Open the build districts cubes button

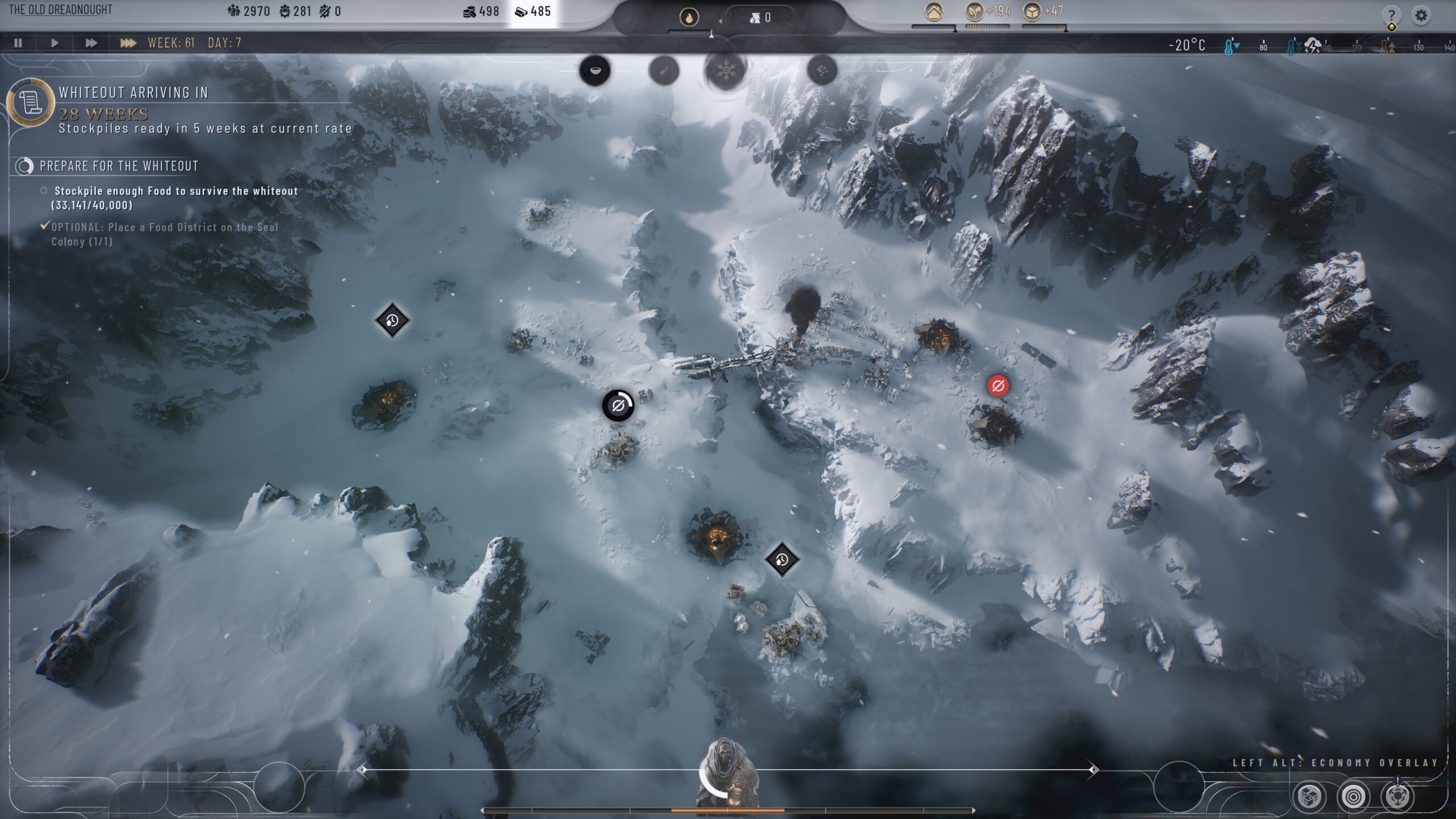click(x=1309, y=796)
